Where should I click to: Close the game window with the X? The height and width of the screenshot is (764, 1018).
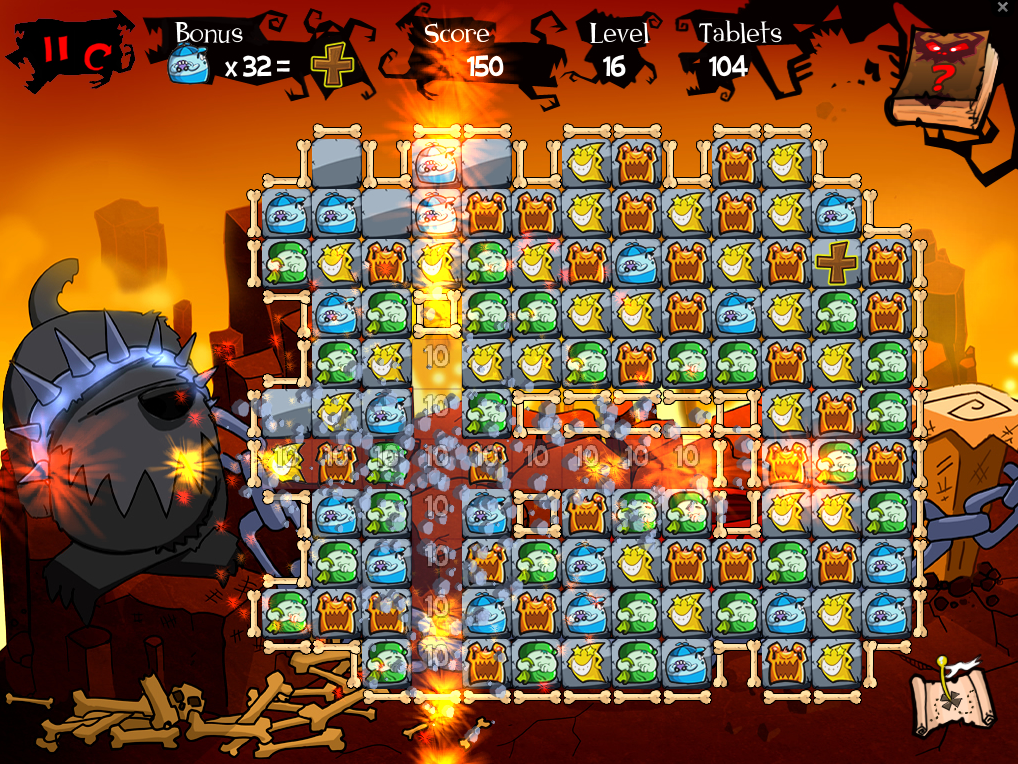1003,7
